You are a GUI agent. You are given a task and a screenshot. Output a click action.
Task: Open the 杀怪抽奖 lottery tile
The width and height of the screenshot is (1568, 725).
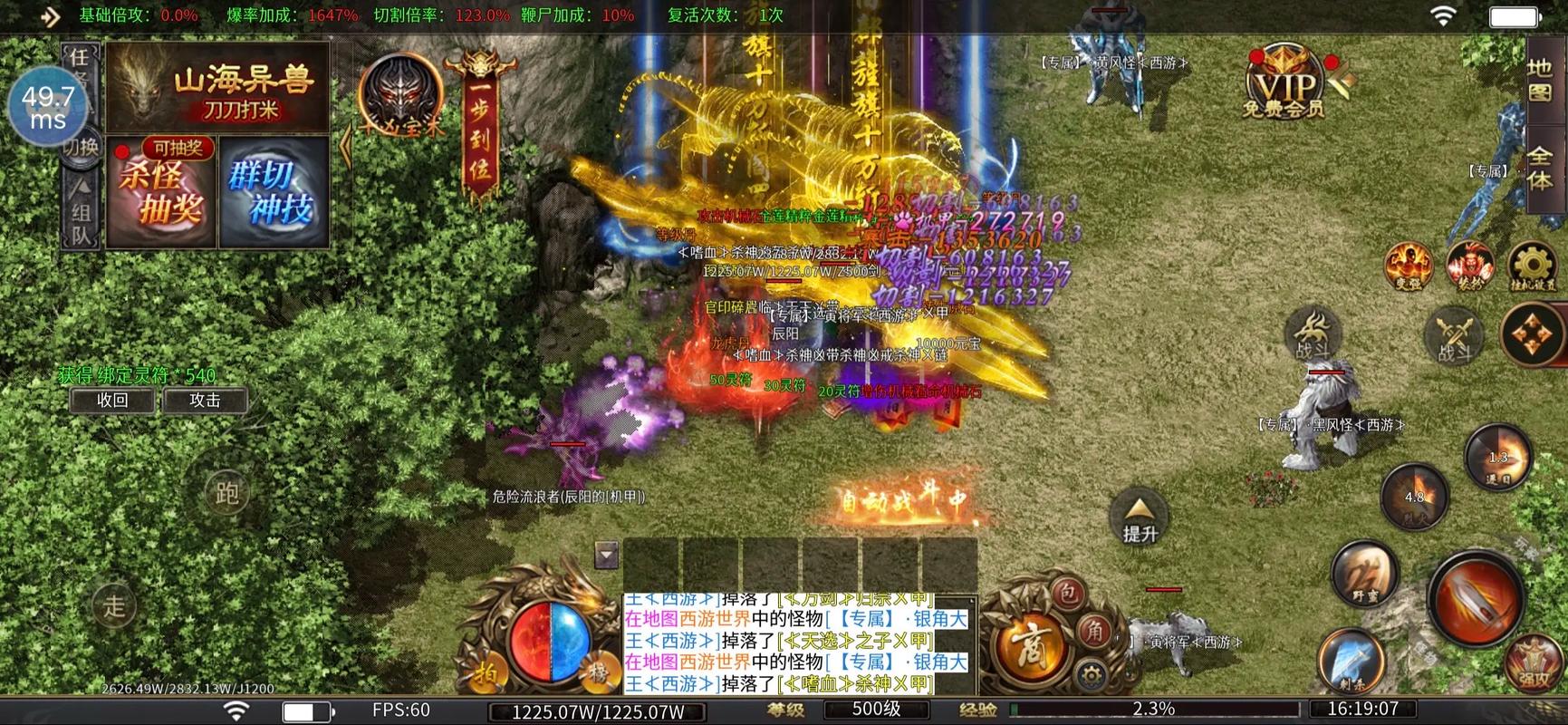tap(161, 193)
